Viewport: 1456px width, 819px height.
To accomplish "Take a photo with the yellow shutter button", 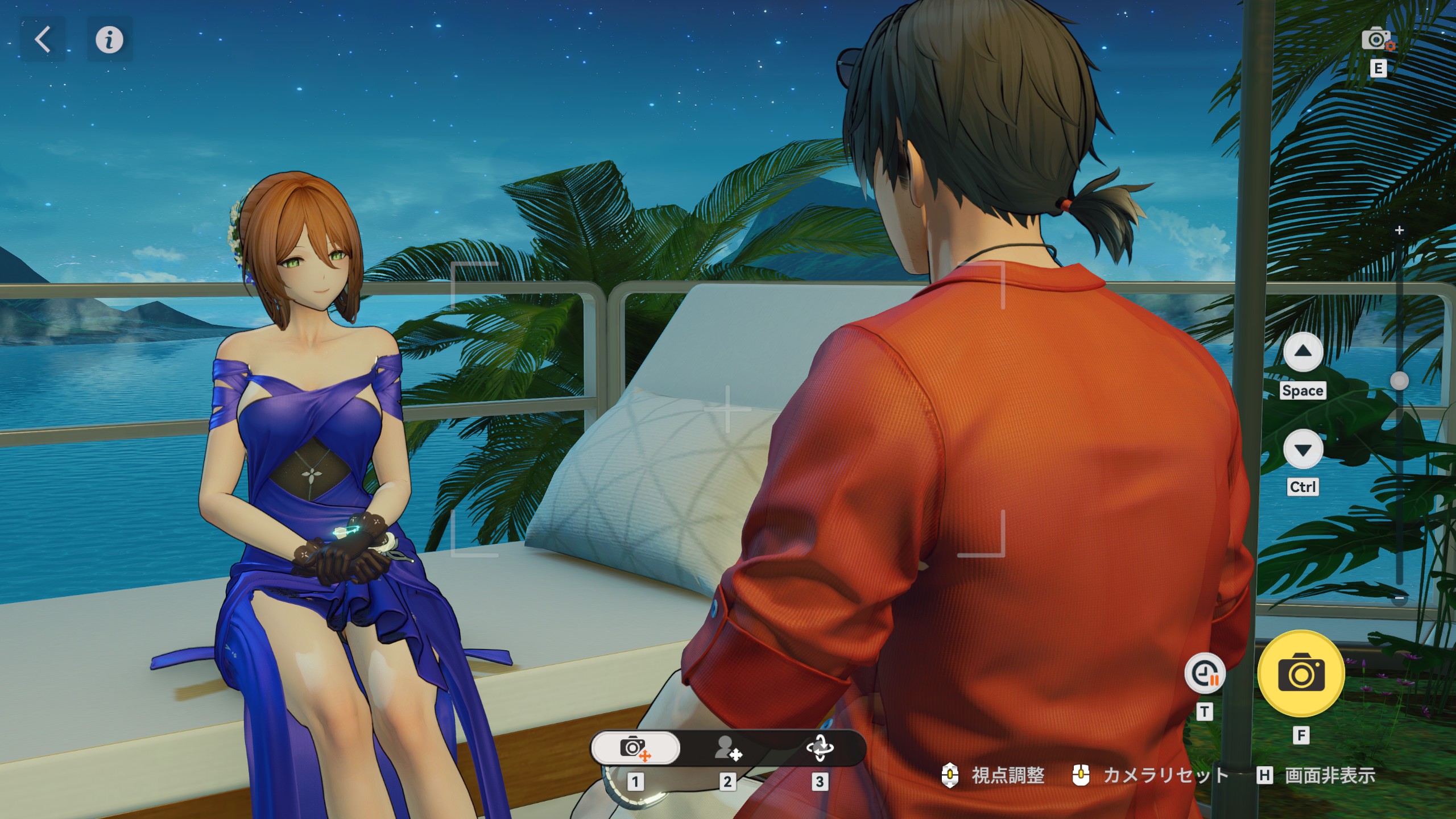I will pos(1301,674).
